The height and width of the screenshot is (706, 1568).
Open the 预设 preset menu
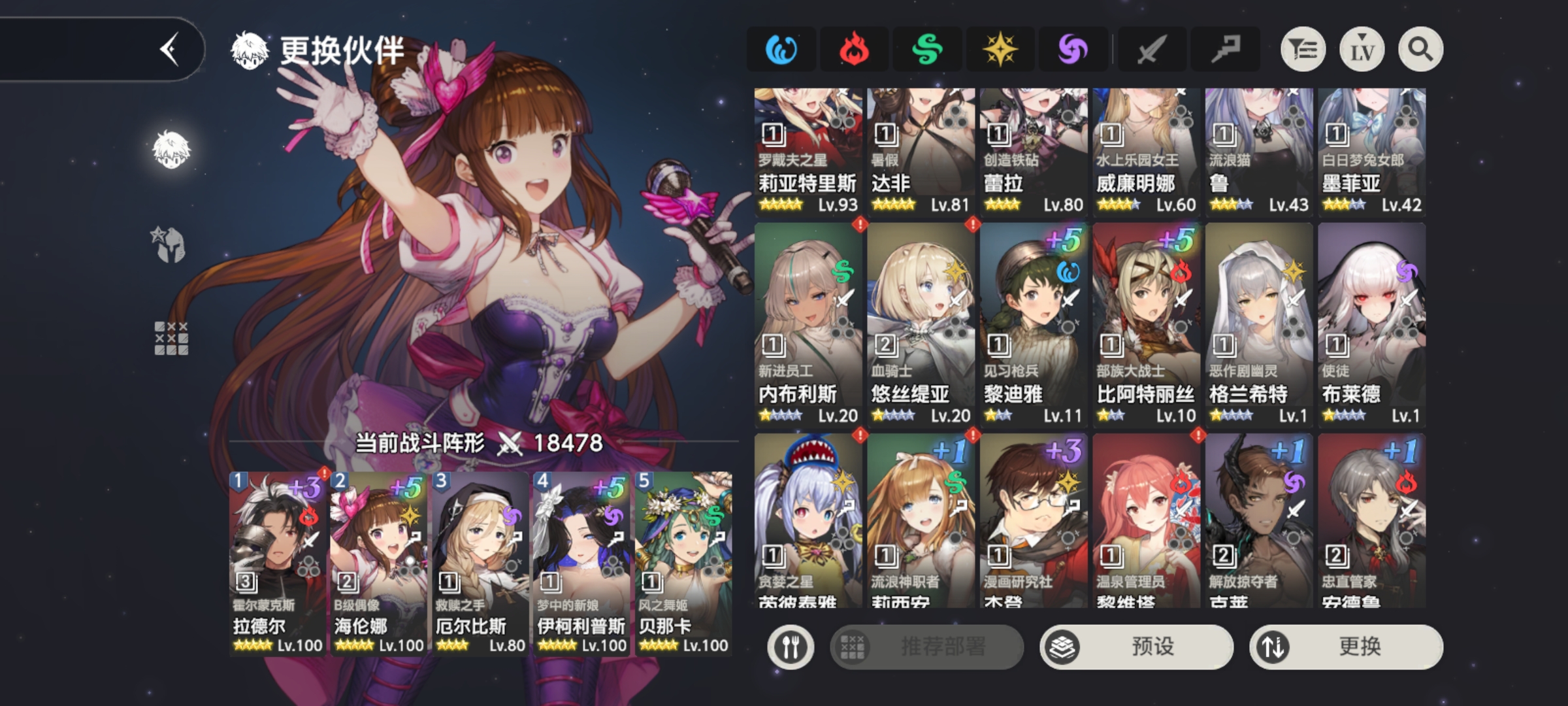coord(1136,647)
